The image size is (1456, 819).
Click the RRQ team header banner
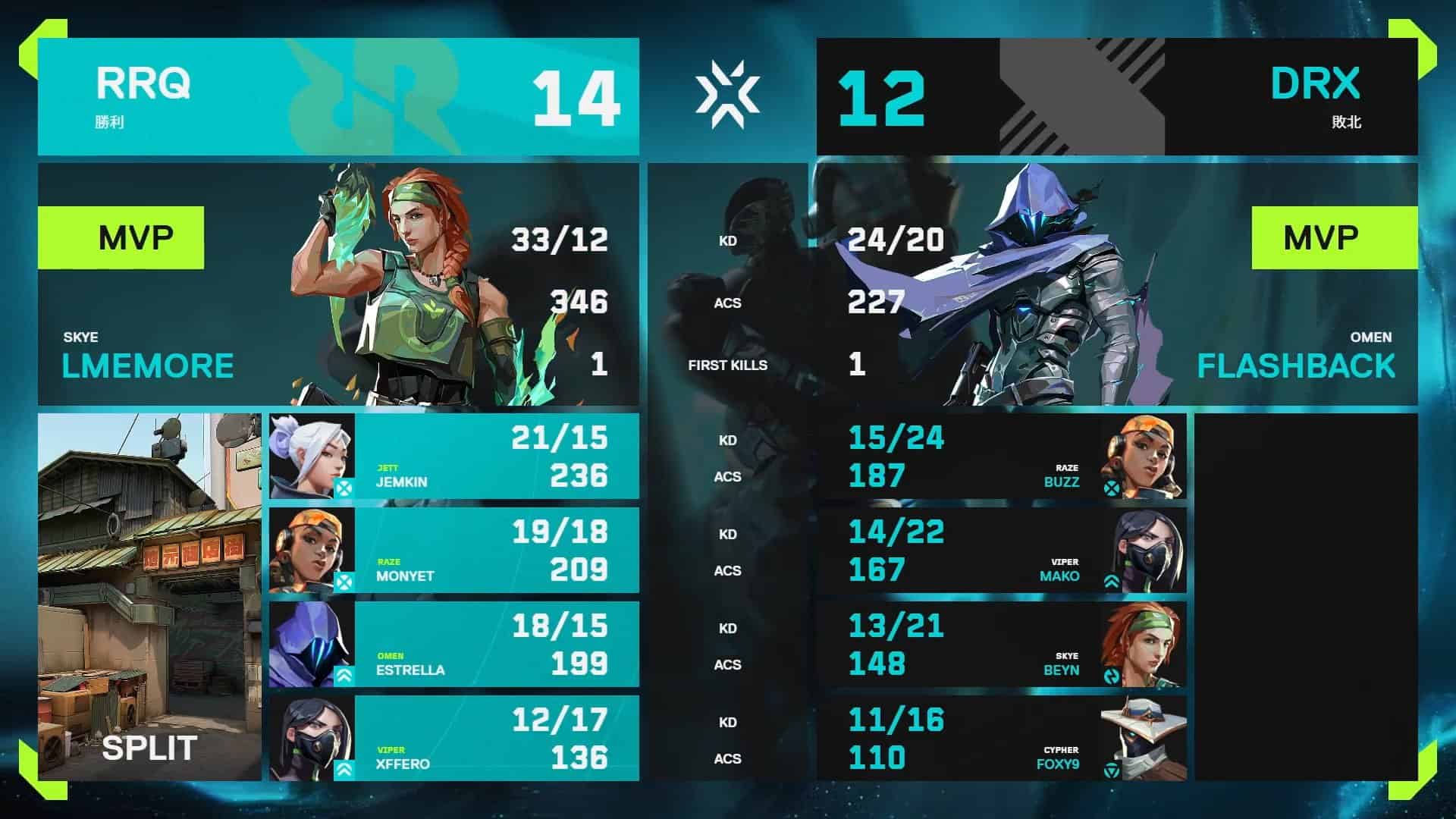click(x=338, y=97)
